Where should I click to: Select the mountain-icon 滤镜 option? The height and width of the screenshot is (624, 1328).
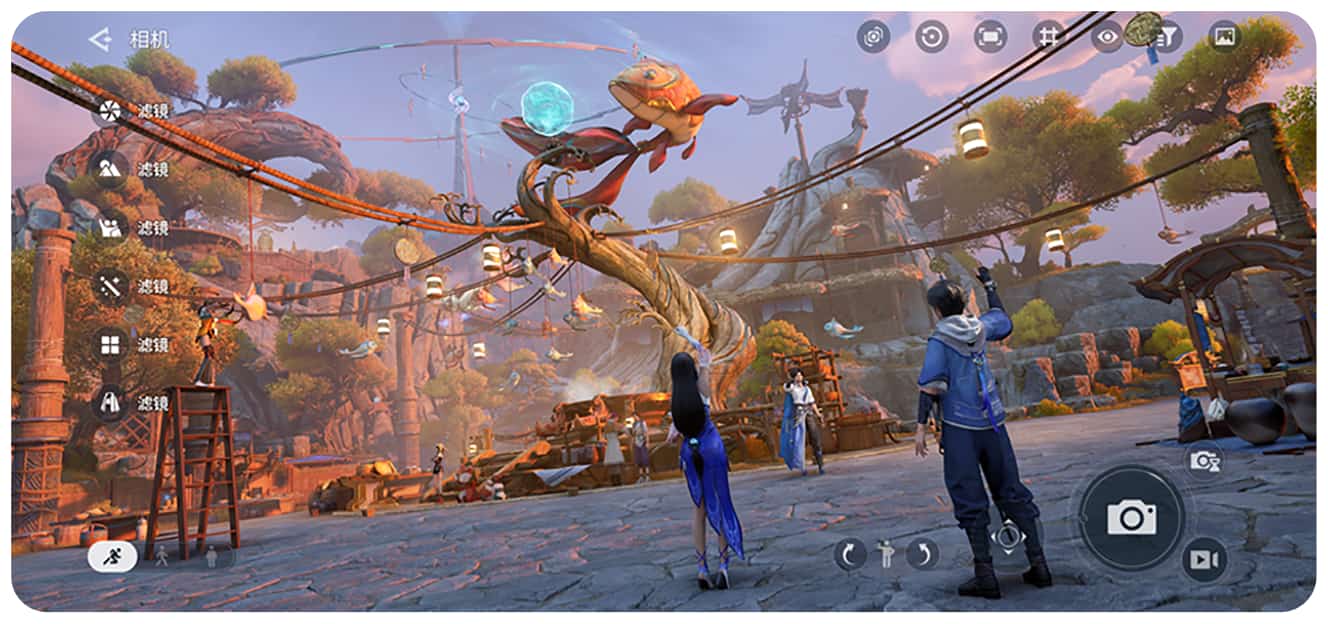[110, 169]
